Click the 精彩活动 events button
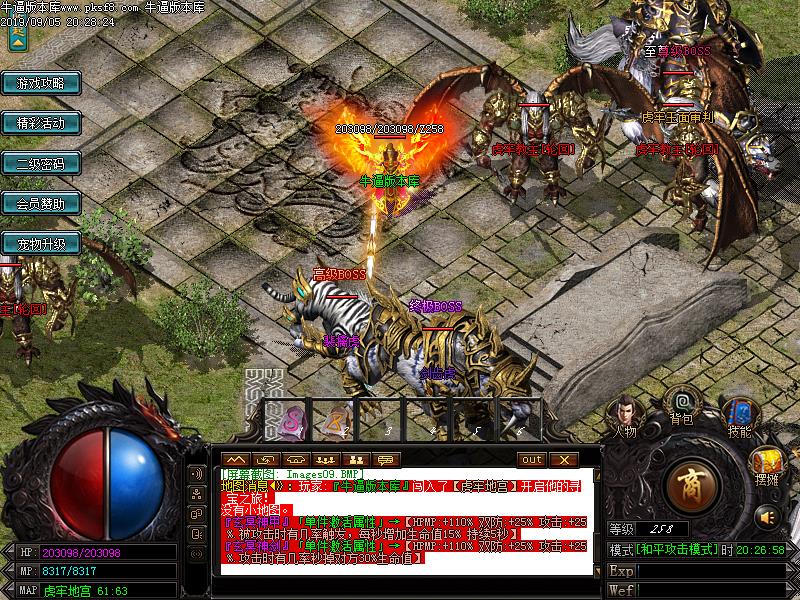Screen dimensions: 800x600 pos(40,123)
